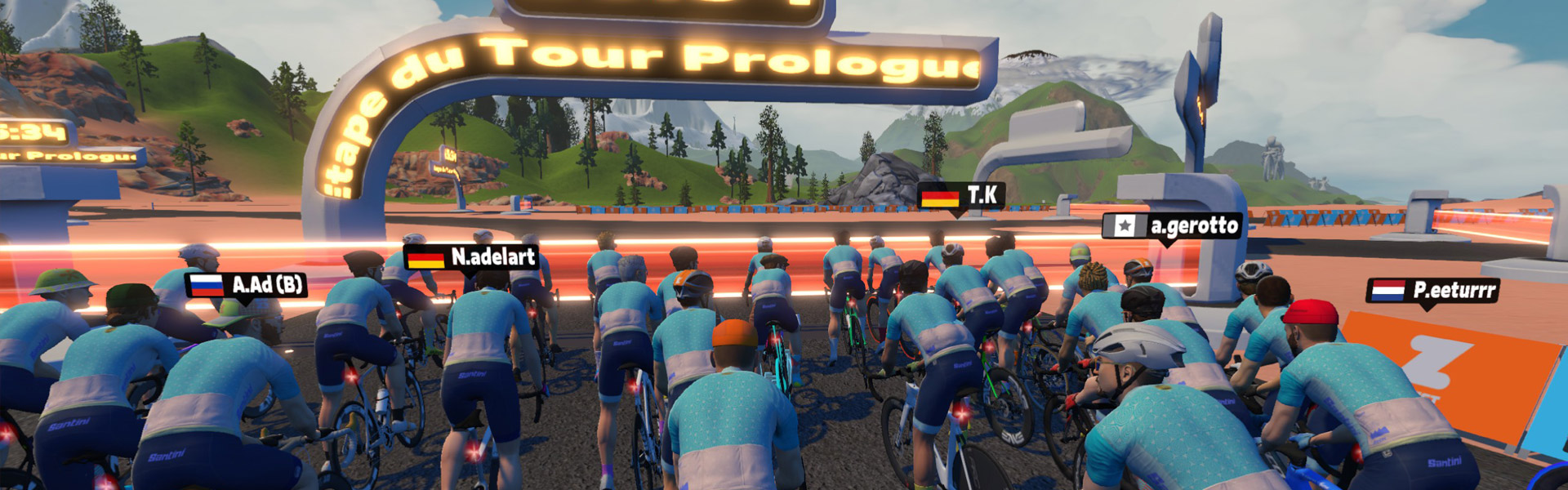Select the a.gerotto rider name tag
This screenshot has height=490, width=1568.
1172,226
